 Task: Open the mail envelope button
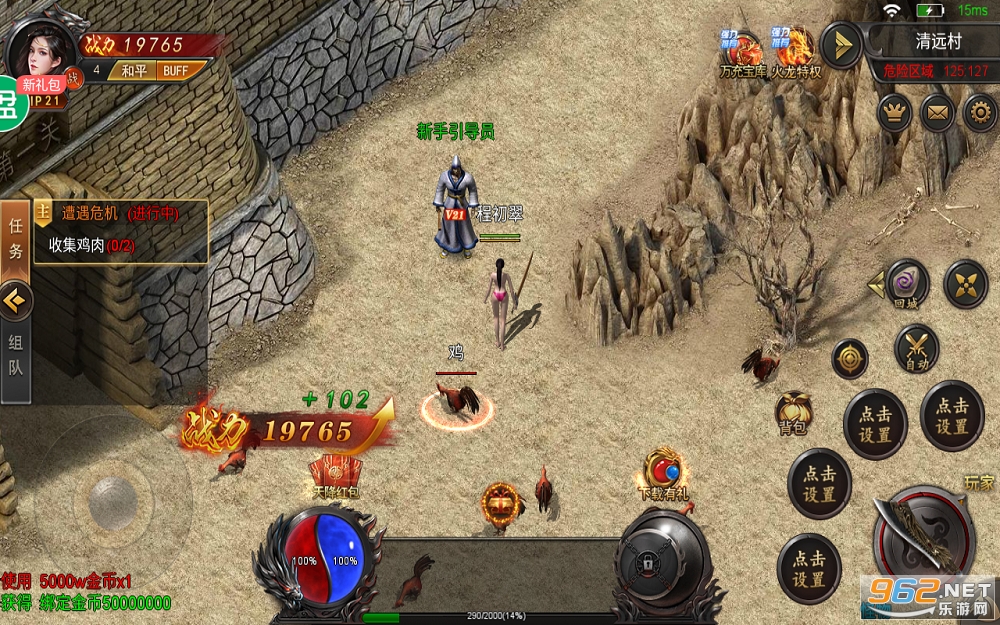coord(937,112)
